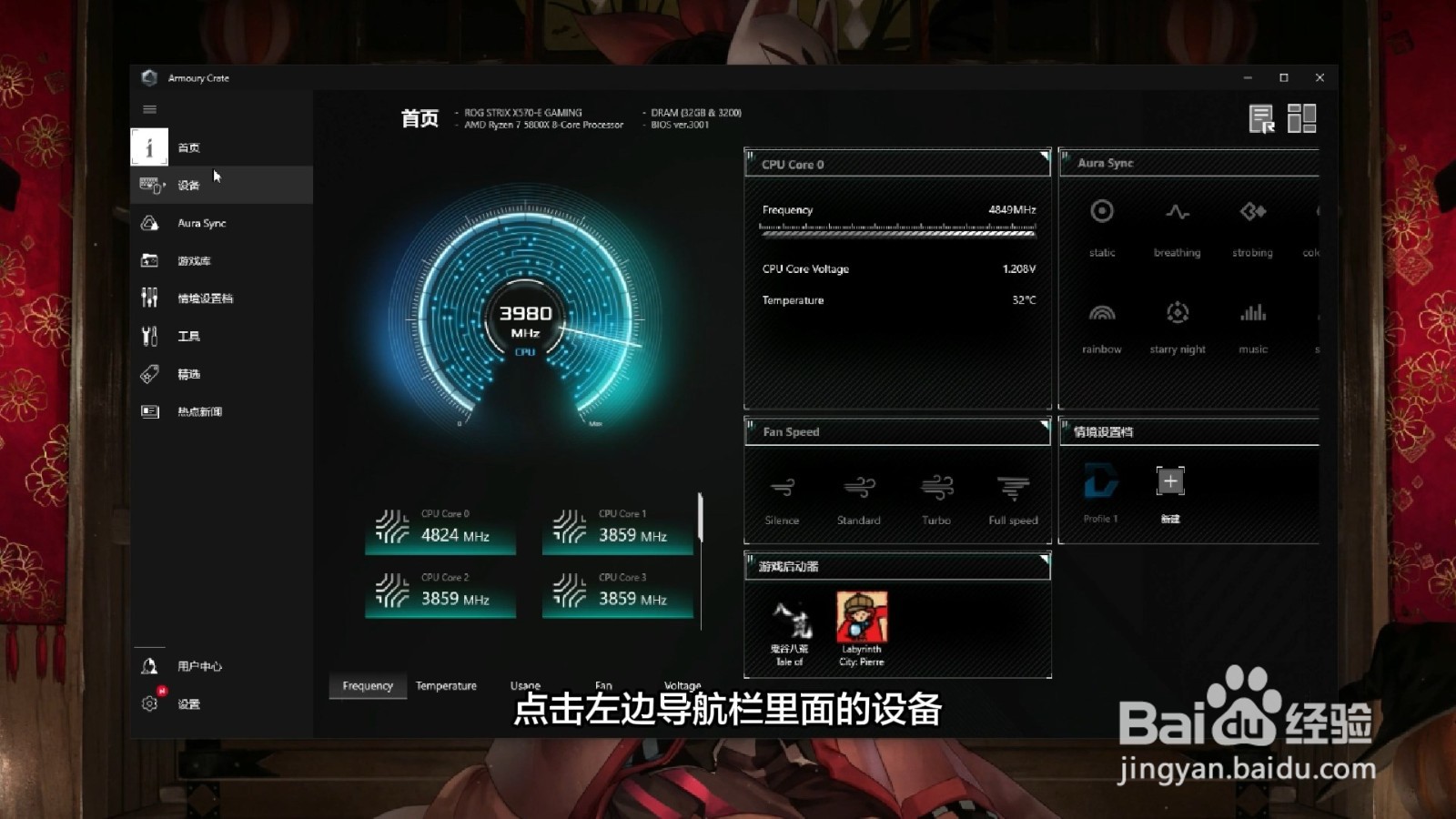Open the Aura Sync sidebar section
The width and height of the screenshot is (1456, 819).
pyautogui.click(x=200, y=223)
